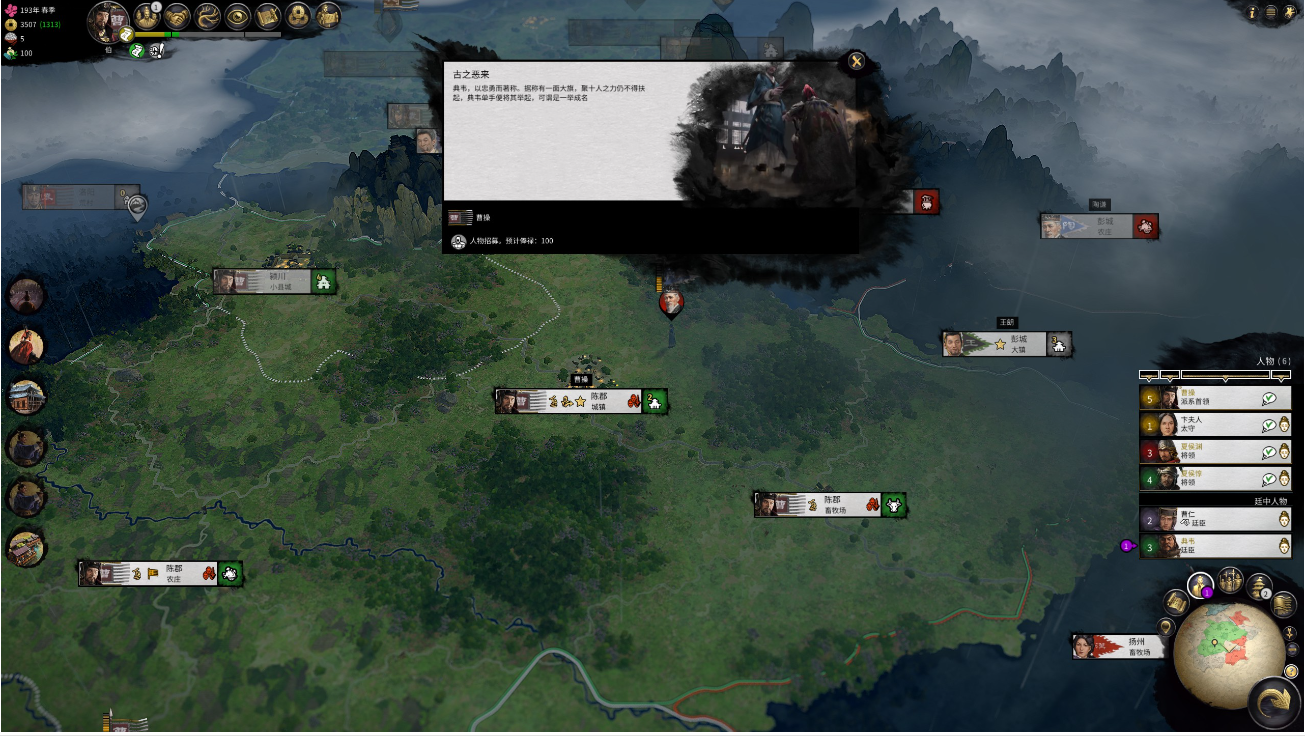The width and height of the screenshot is (1305, 736).
Task: Close the event popup with the X button
Action: click(856, 61)
